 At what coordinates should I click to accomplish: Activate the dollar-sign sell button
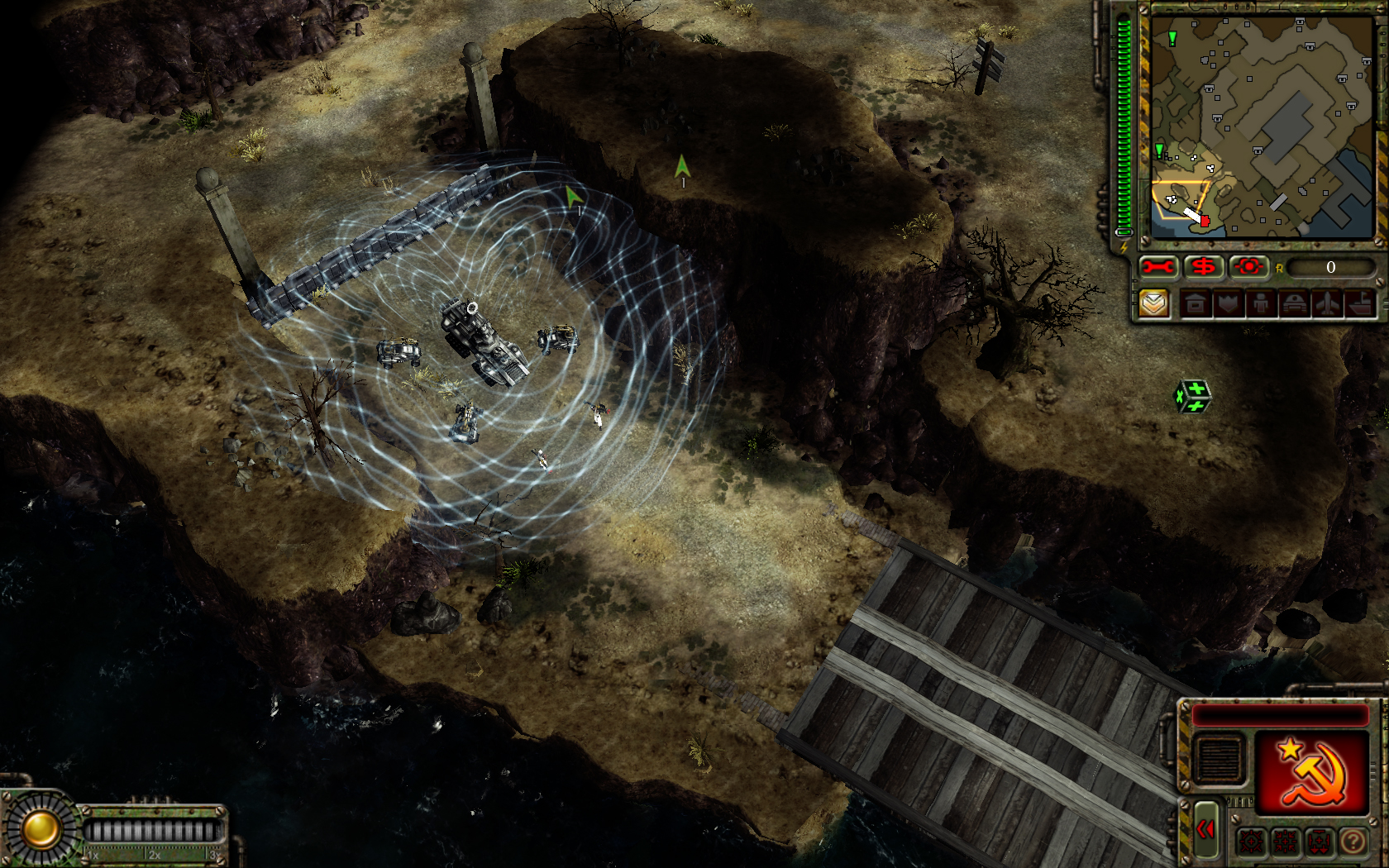click(x=1203, y=267)
